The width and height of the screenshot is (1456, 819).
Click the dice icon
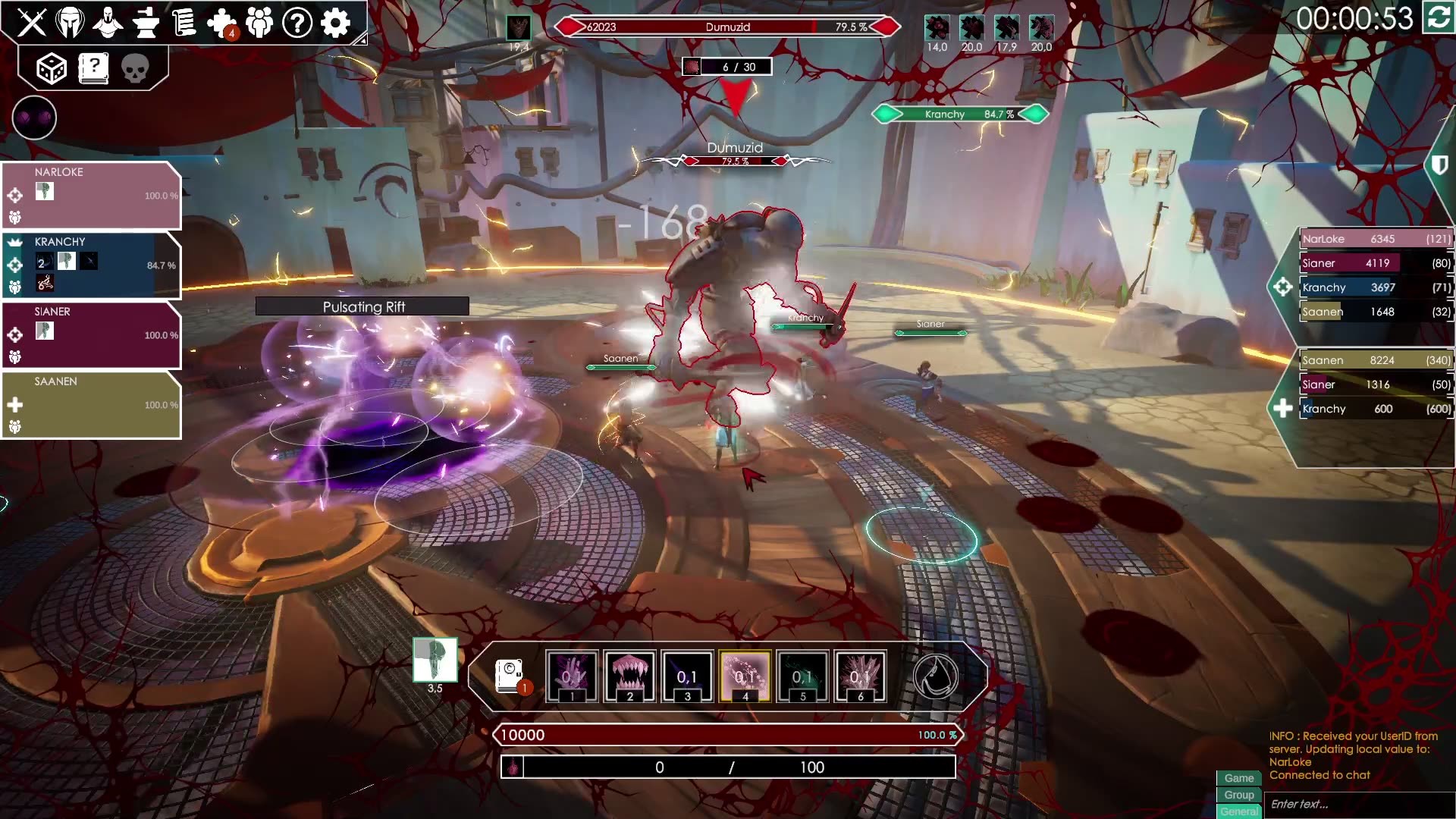pyautogui.click(x=52, y=69)
